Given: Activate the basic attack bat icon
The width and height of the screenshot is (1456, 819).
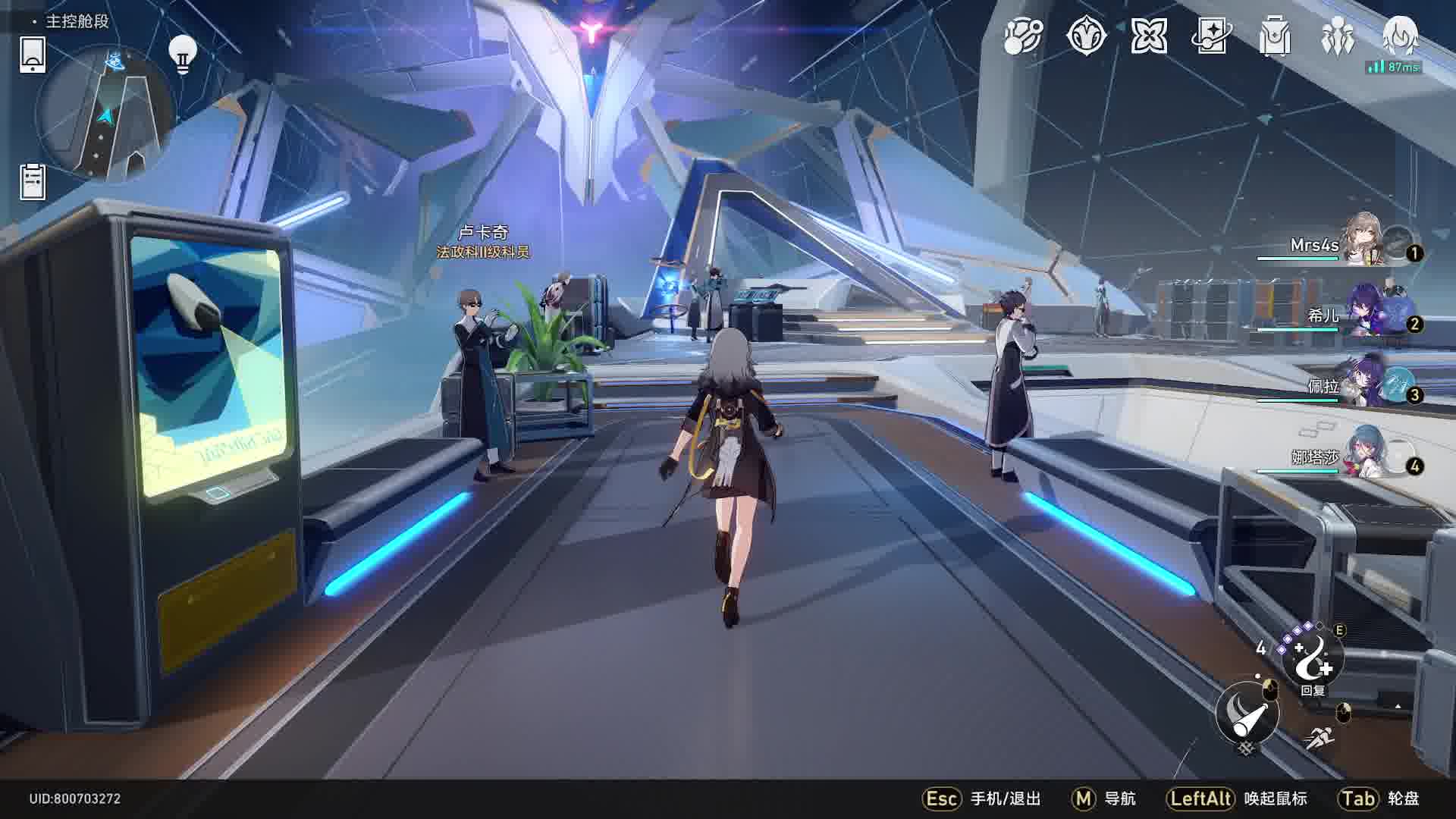Looking at the screenshot, I should point(1247,713).
